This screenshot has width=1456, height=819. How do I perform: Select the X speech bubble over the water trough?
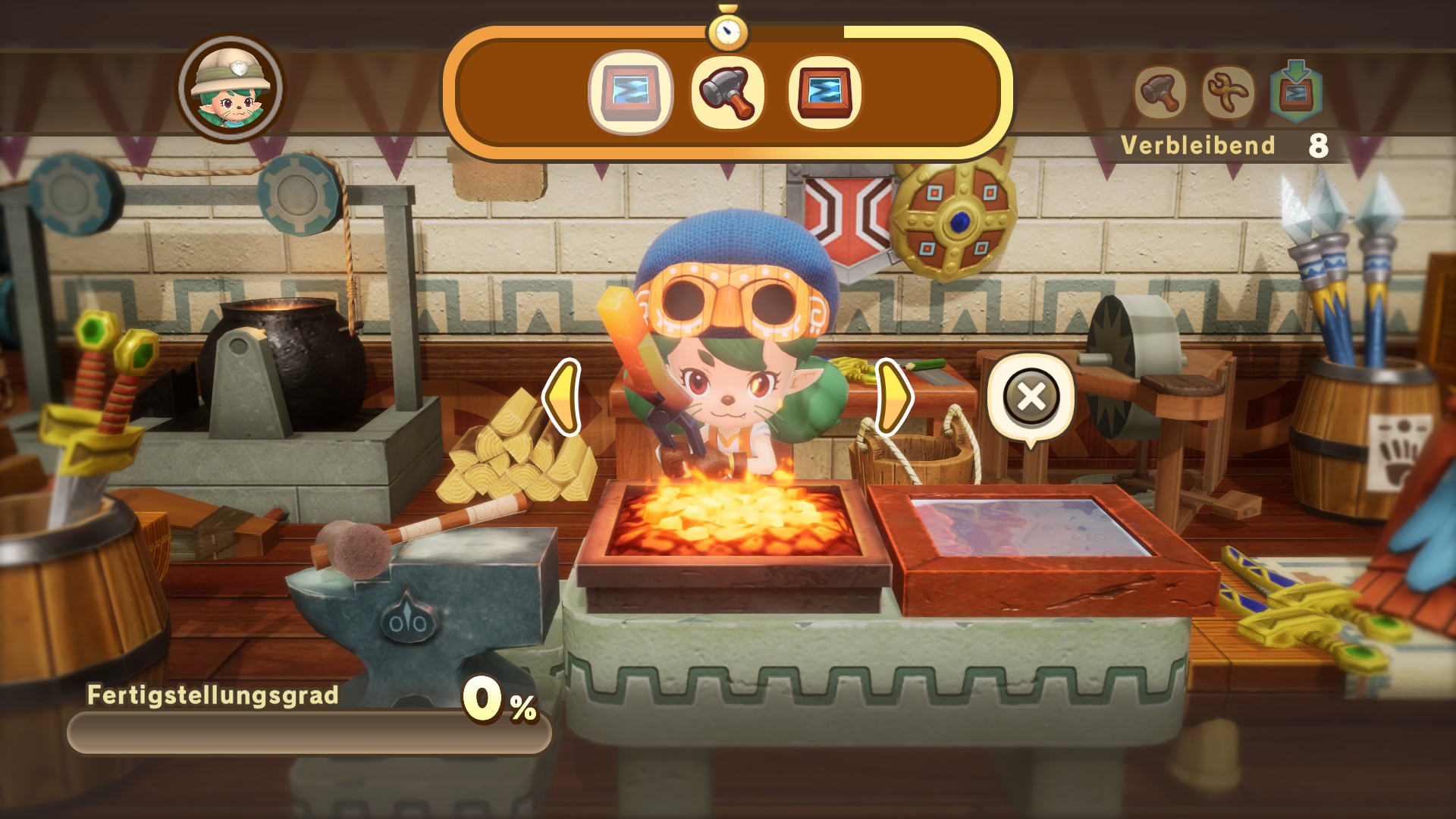[x=1031, y=397]
